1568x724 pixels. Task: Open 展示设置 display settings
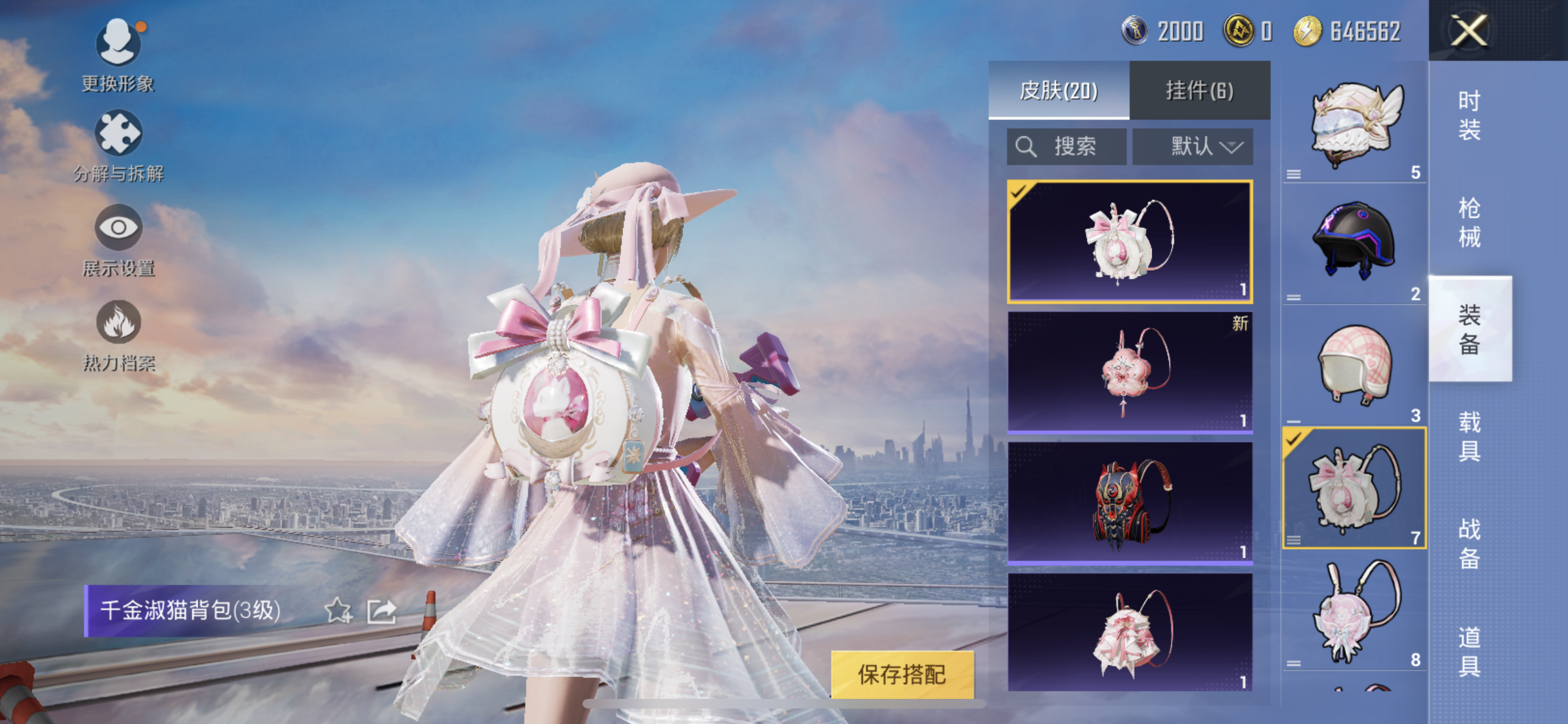pyautogui.click(x=118, y=228)
